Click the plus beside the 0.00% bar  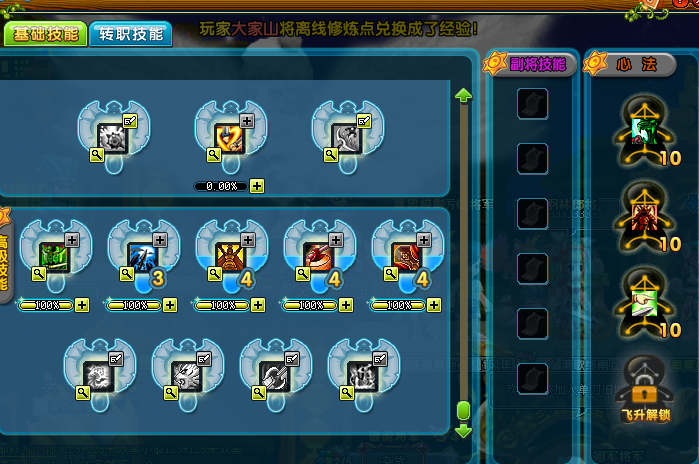click(257, 186)
